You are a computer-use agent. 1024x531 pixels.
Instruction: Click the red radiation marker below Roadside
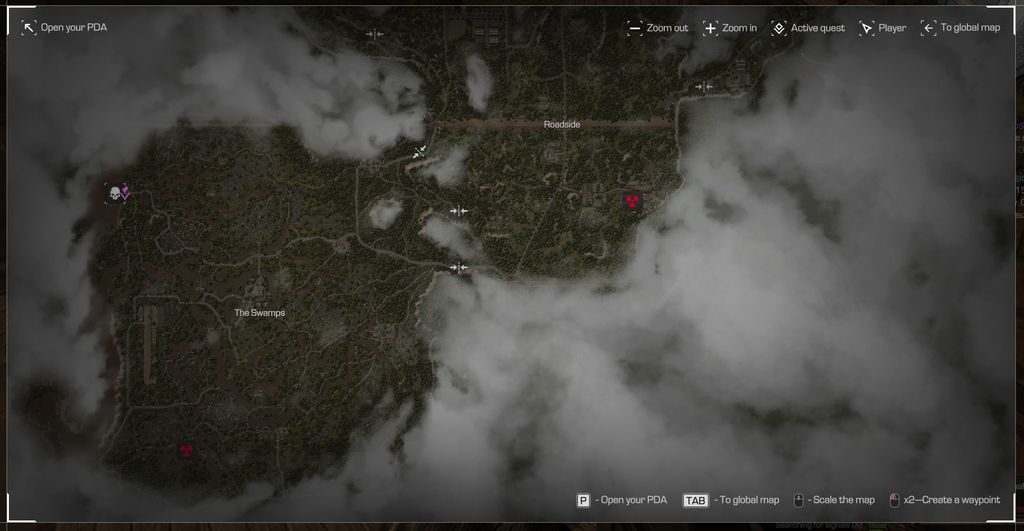point(632,201)
